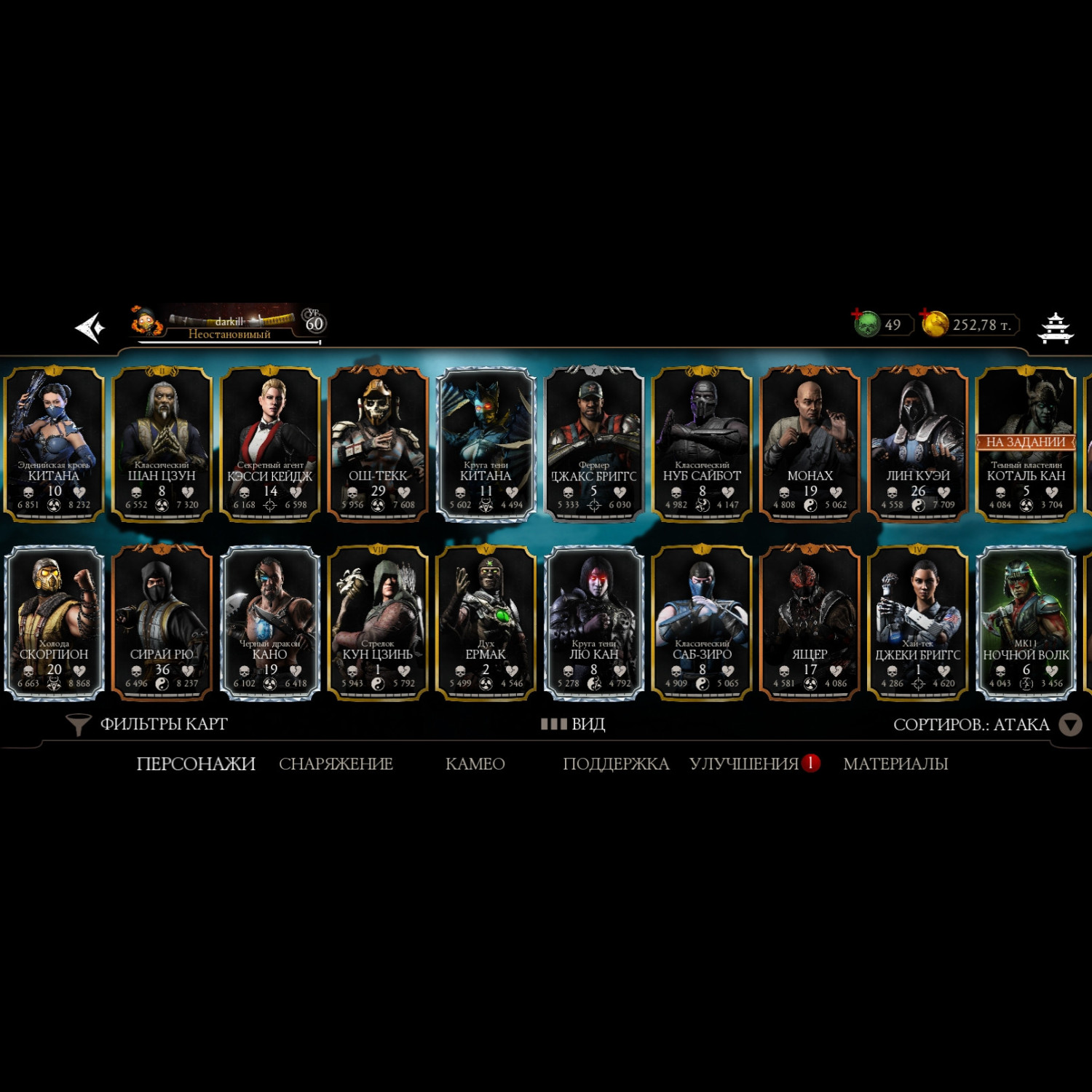1092x1092 pixels.
Task: Select the Ош-Текк character card
Action: coord(378,444)
